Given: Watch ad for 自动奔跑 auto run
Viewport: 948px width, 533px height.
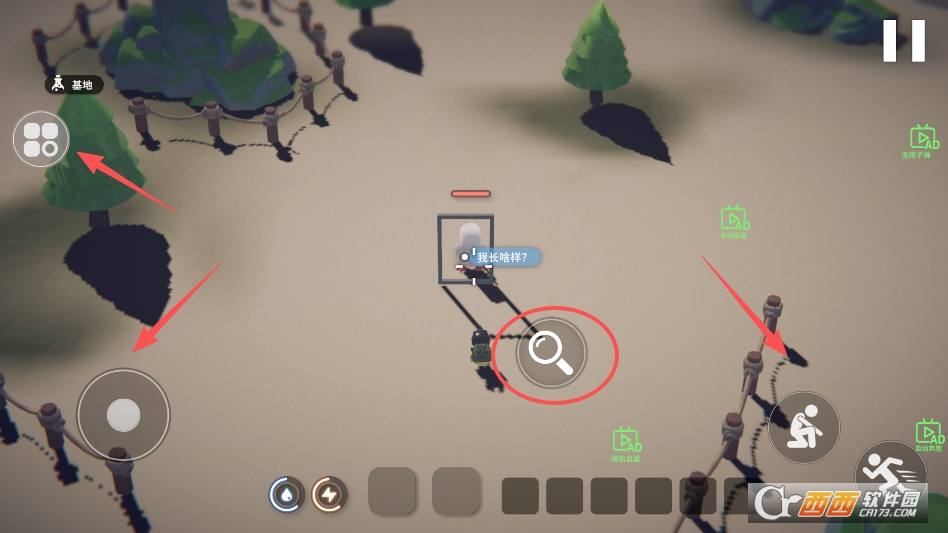Looking at the screenshot, I should [x=929, y=434].
